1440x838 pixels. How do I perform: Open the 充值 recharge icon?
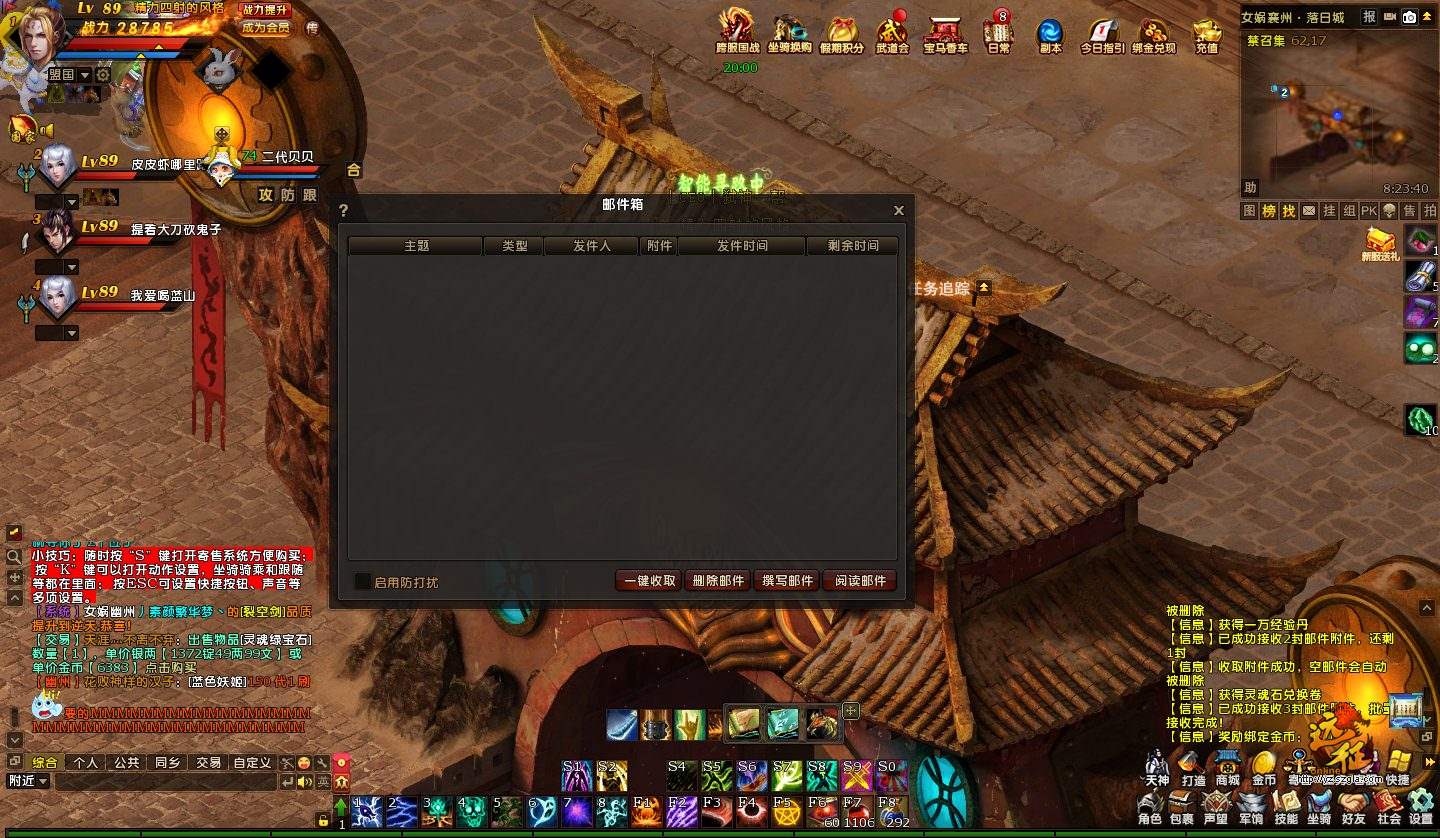(x=1207, y=34)
